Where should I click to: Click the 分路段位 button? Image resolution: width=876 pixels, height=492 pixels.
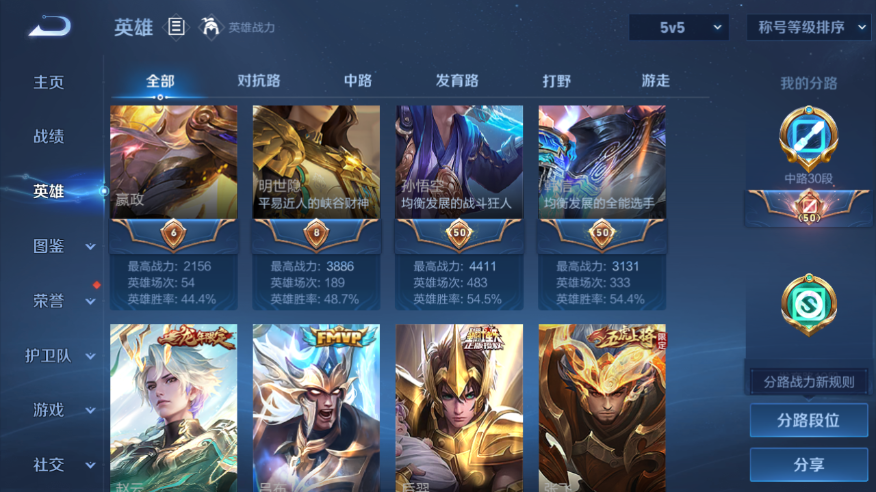click(808, 421)
